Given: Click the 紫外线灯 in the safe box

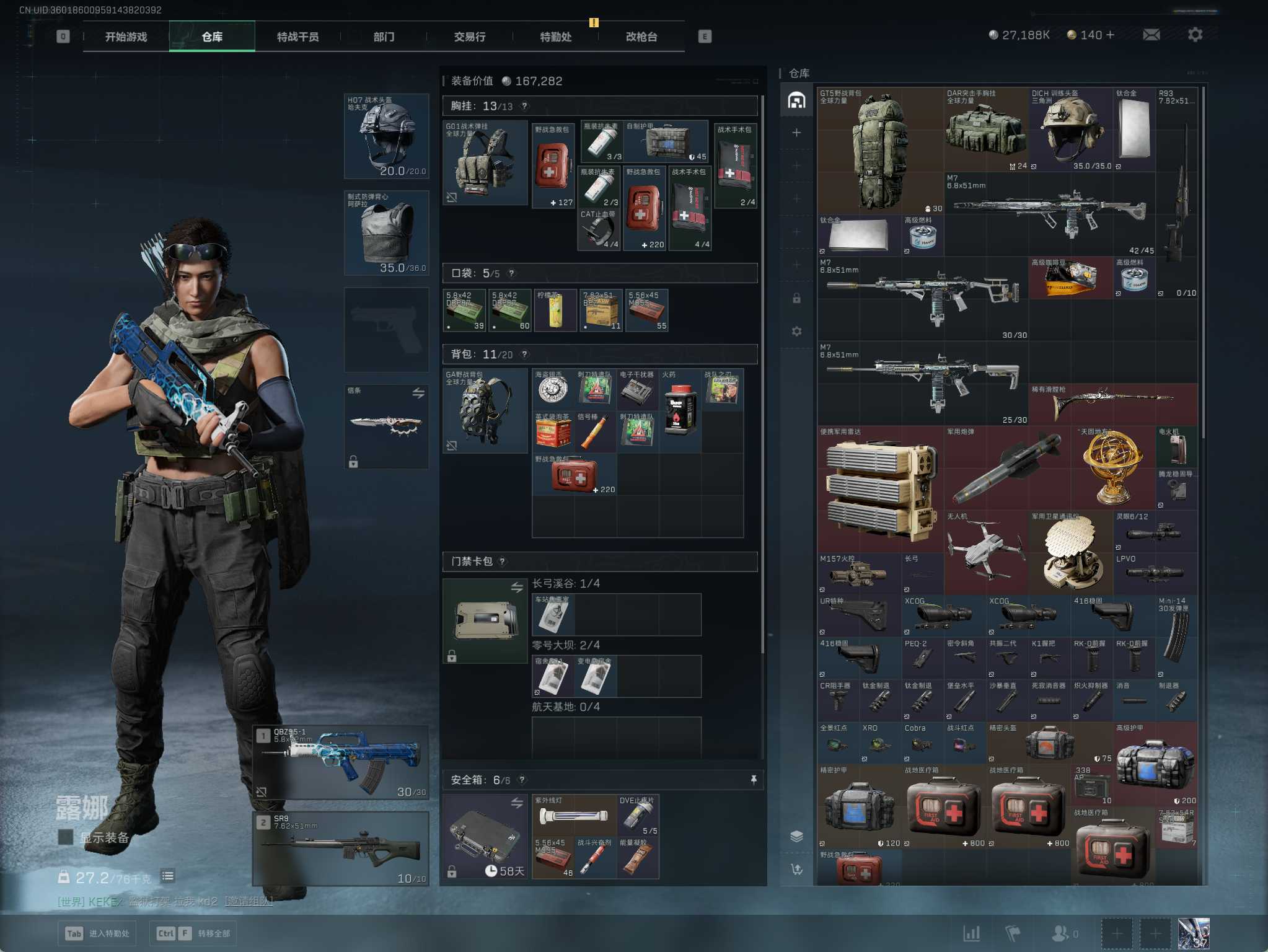Looking at the screenshot, I should pos(574,815).
